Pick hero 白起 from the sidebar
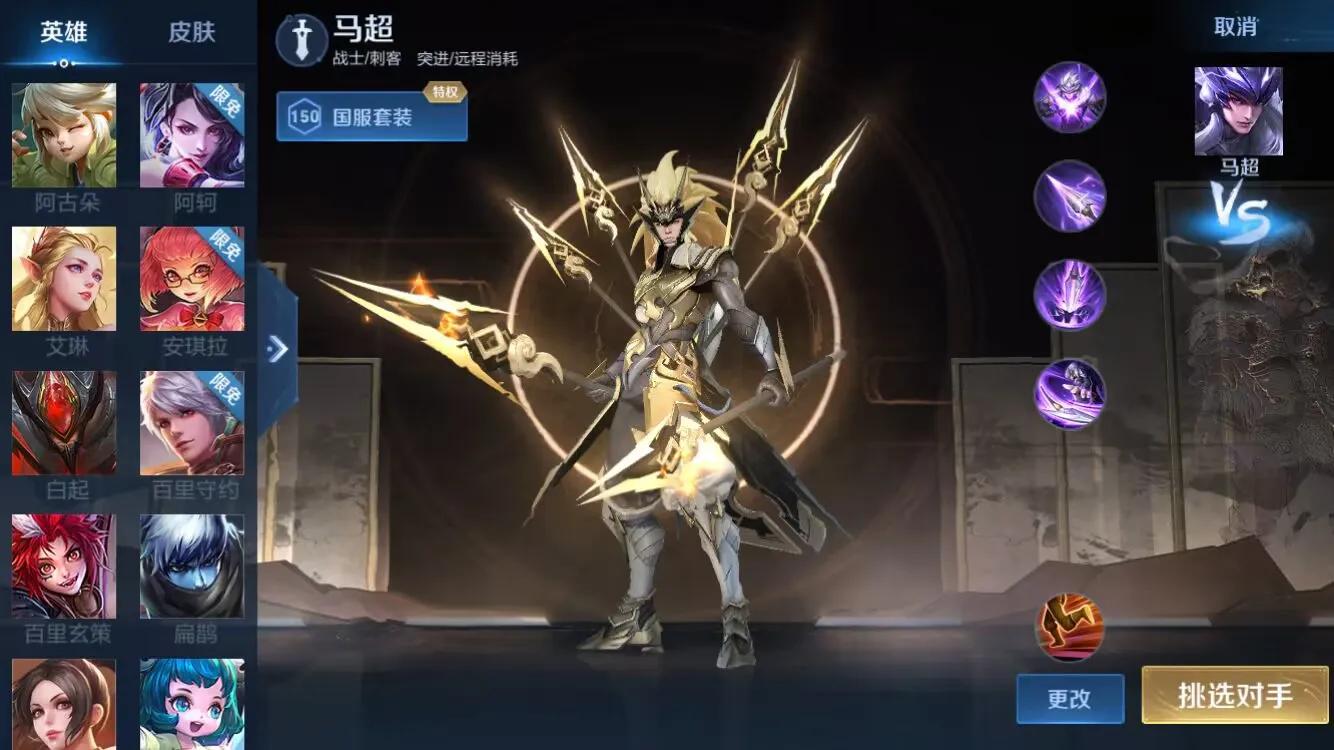1334x750 pixels. [x=64, y=424]
